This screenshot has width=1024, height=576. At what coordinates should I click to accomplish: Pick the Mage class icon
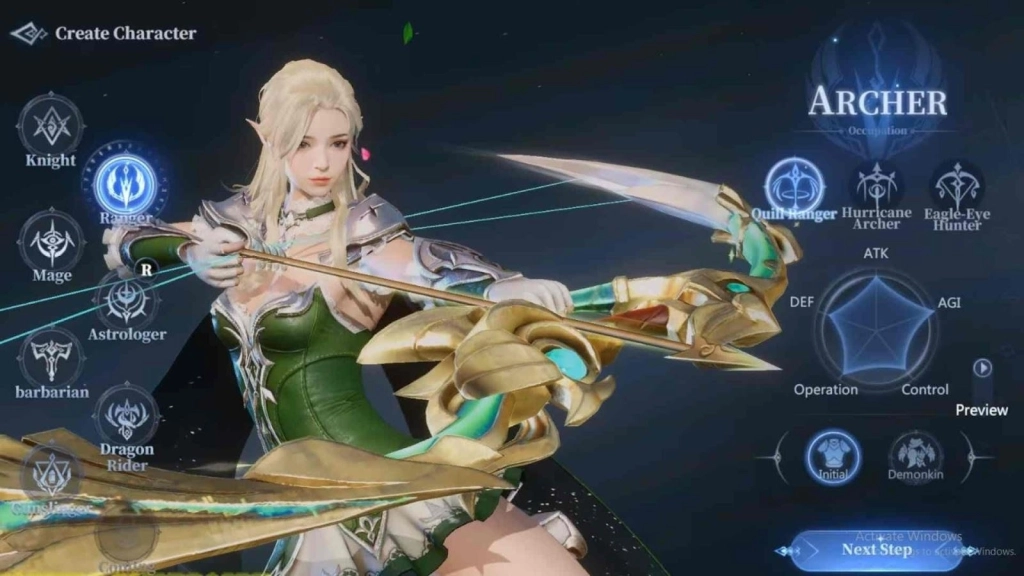[x=50, y=241]
